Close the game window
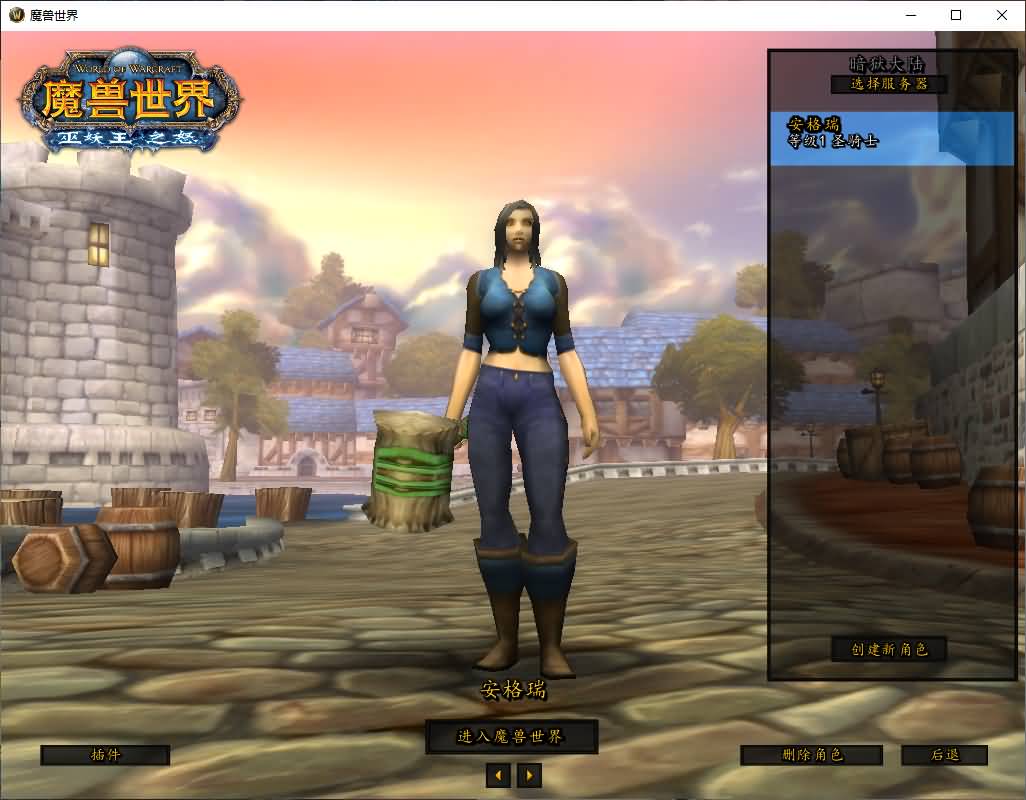Screen dimensions: 1026x800 coord(1002,15)
